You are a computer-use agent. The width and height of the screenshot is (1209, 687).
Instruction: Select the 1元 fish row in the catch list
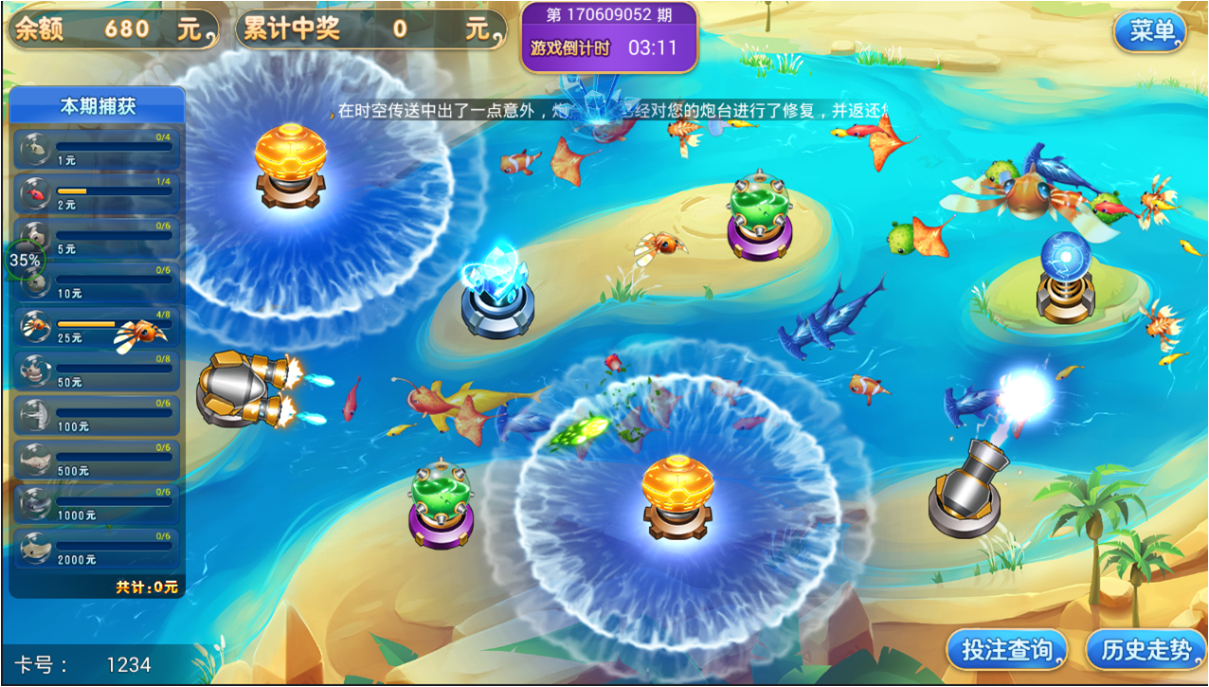97,149
